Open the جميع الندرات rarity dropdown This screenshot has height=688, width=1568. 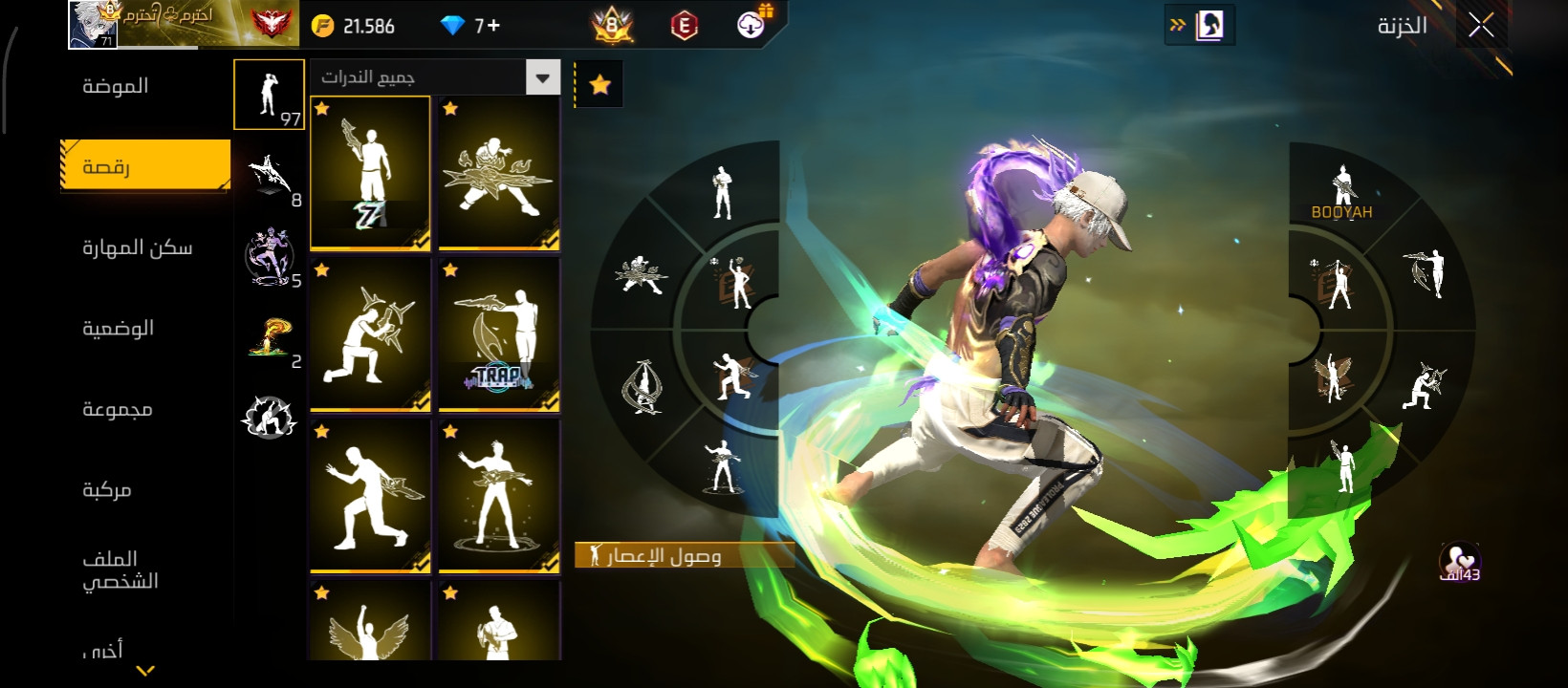click(x=543, y=77)
